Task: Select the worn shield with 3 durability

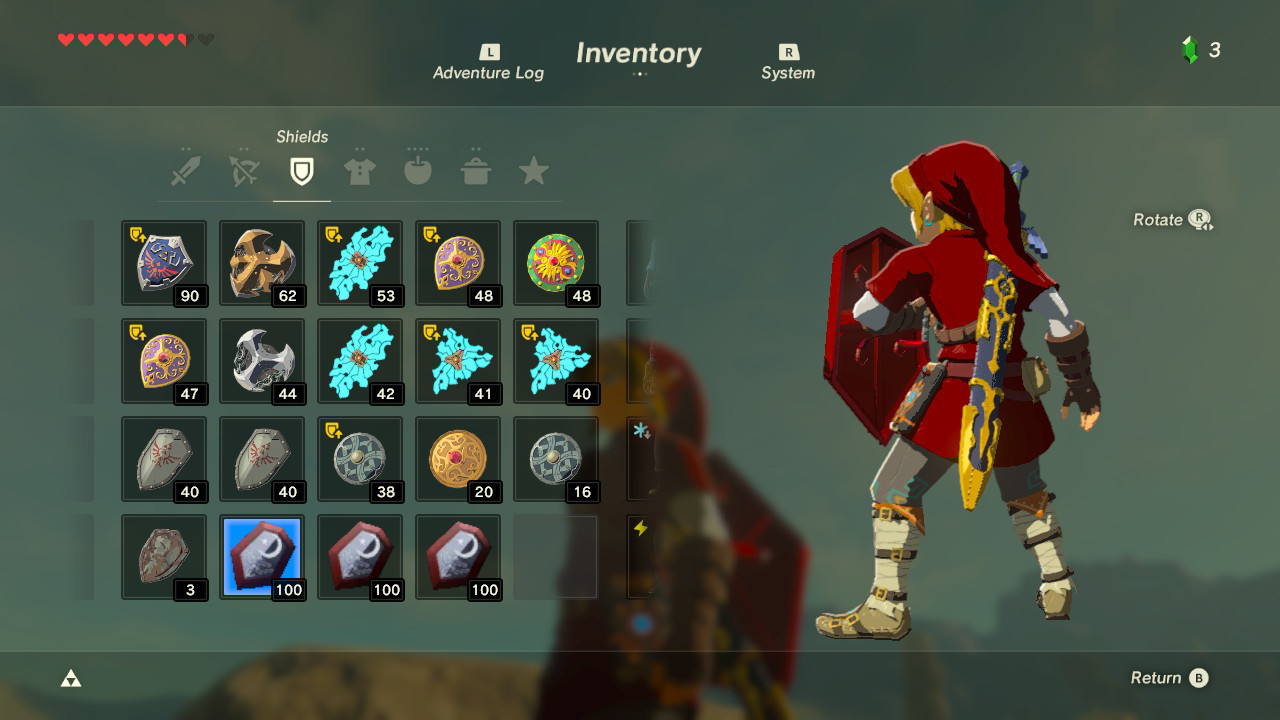Action: [163, 556]
